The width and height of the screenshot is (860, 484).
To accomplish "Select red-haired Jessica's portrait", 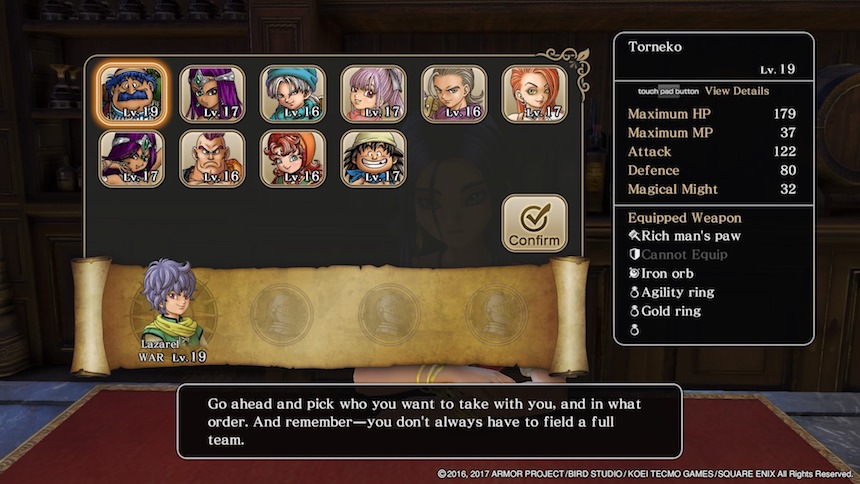I will [x=534, y=94].
